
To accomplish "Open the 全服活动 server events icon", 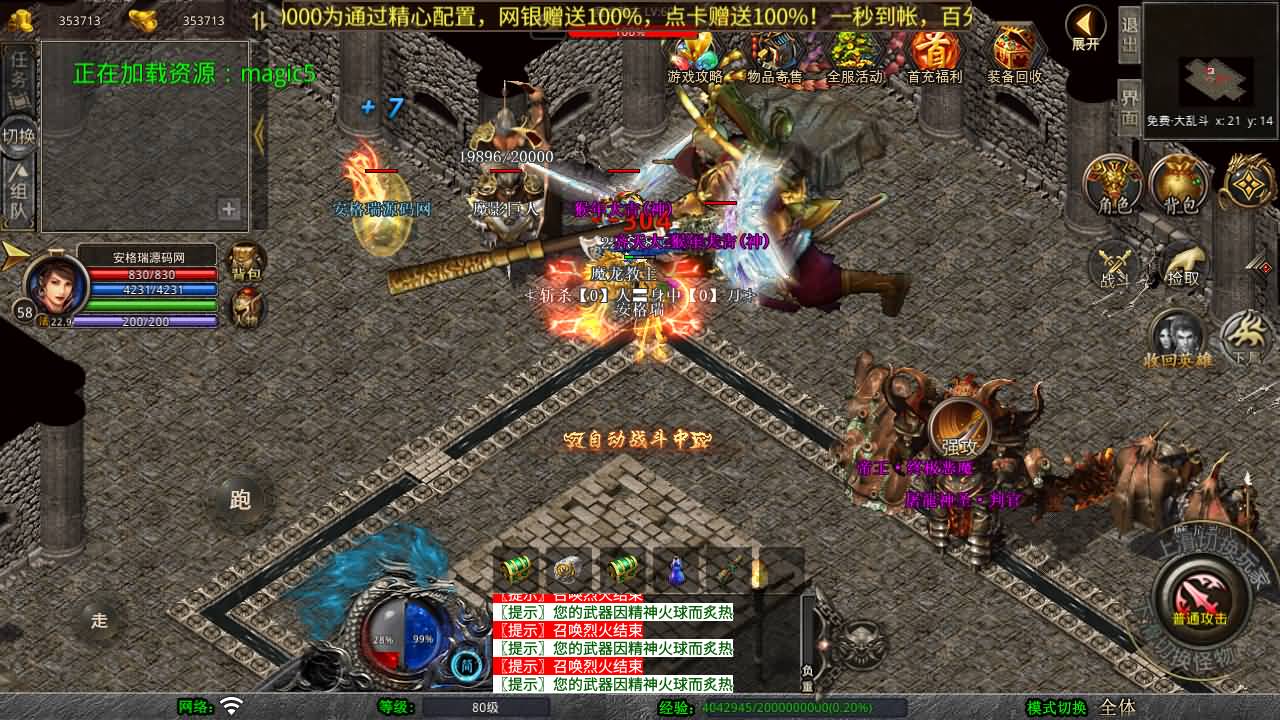I will click(x=855, y=55).
